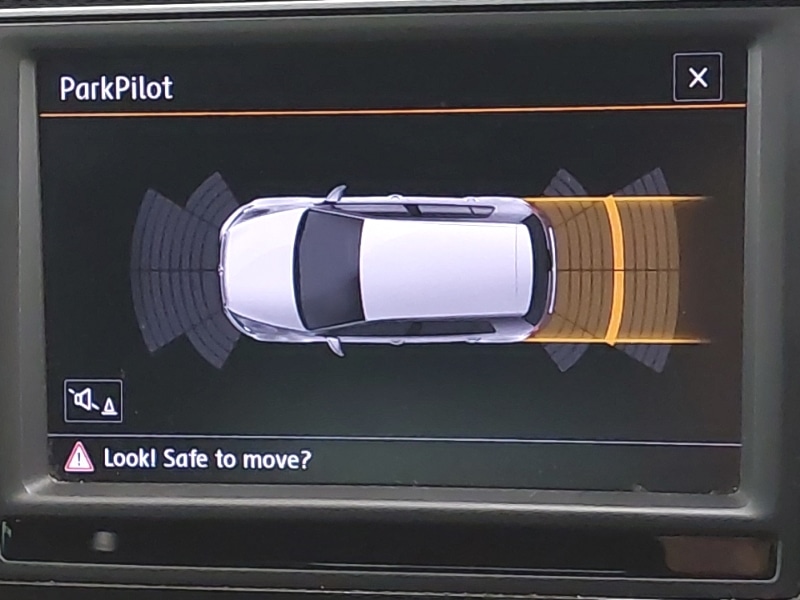Close the ParkPilot screen
800x600 pixels.
pos(698,78)
